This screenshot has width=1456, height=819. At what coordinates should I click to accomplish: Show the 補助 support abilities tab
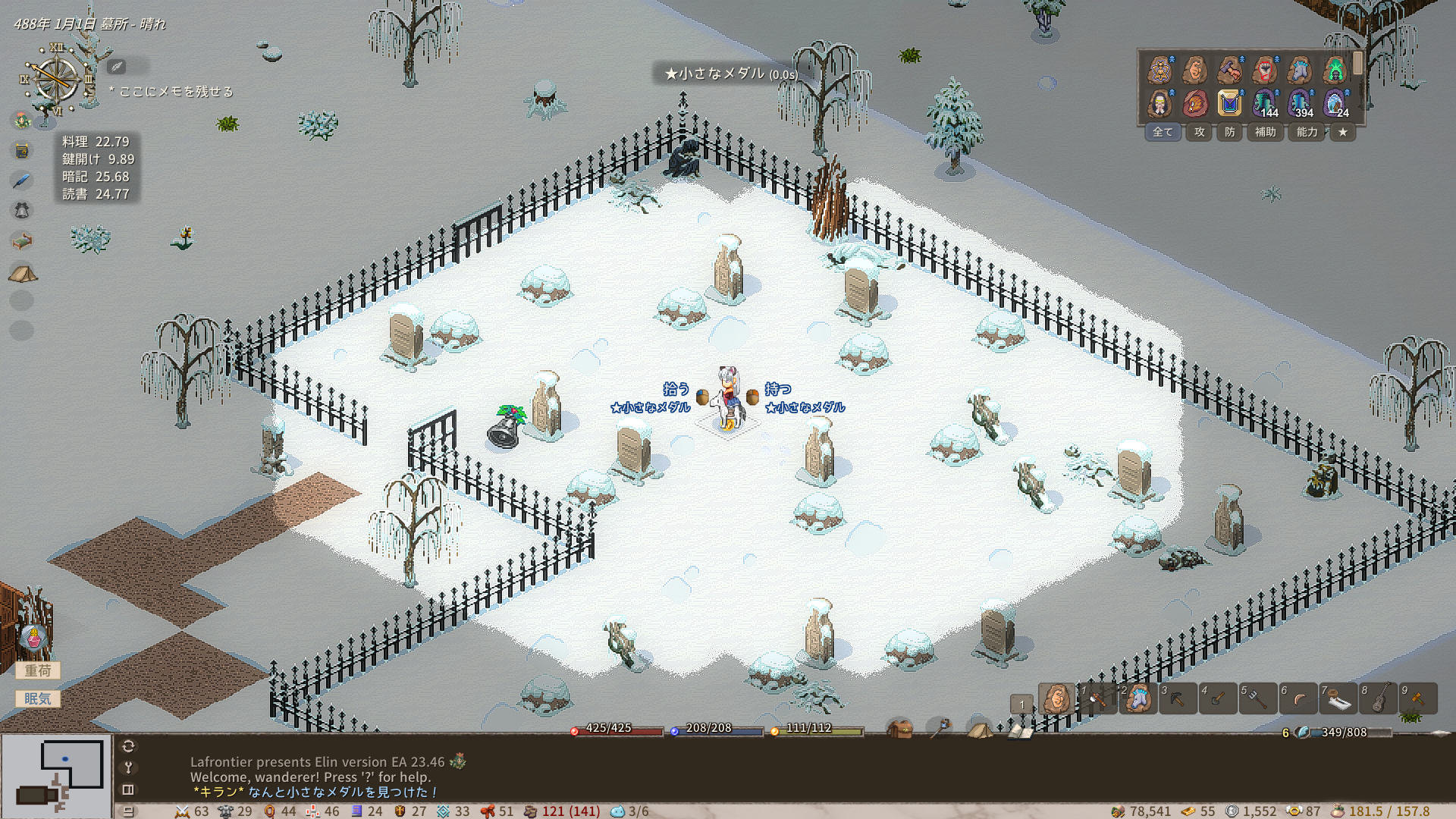(1265, 132)
